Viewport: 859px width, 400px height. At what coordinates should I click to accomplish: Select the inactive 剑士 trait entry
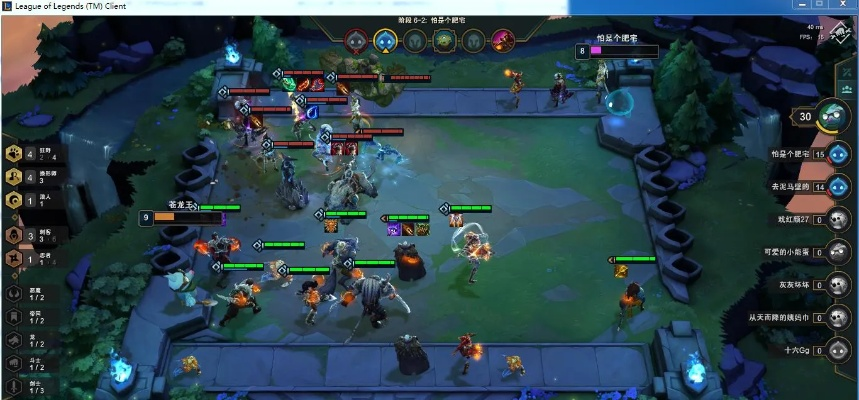16,386
